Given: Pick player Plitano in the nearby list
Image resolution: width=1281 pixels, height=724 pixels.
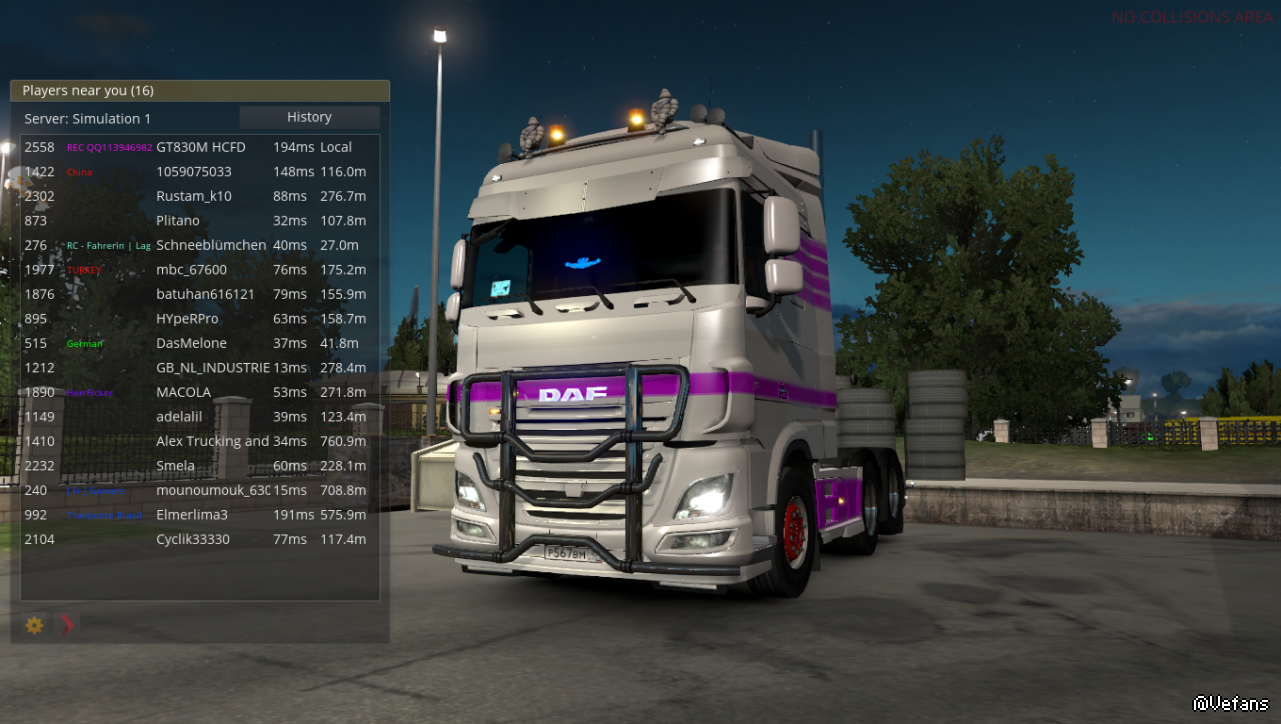Looking at the screenshot, I should 178,221.
